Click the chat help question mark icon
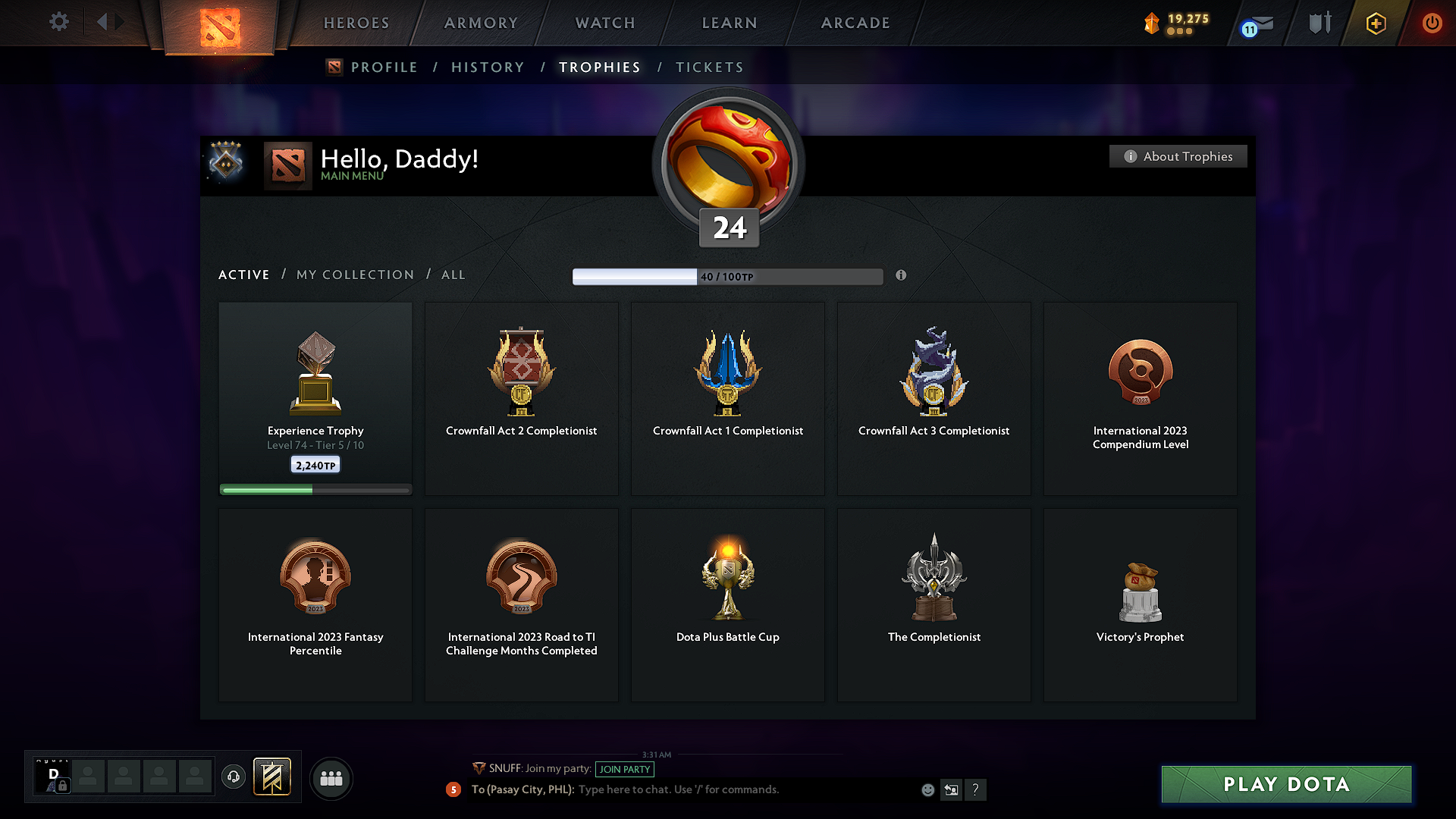 pos(976,789)
